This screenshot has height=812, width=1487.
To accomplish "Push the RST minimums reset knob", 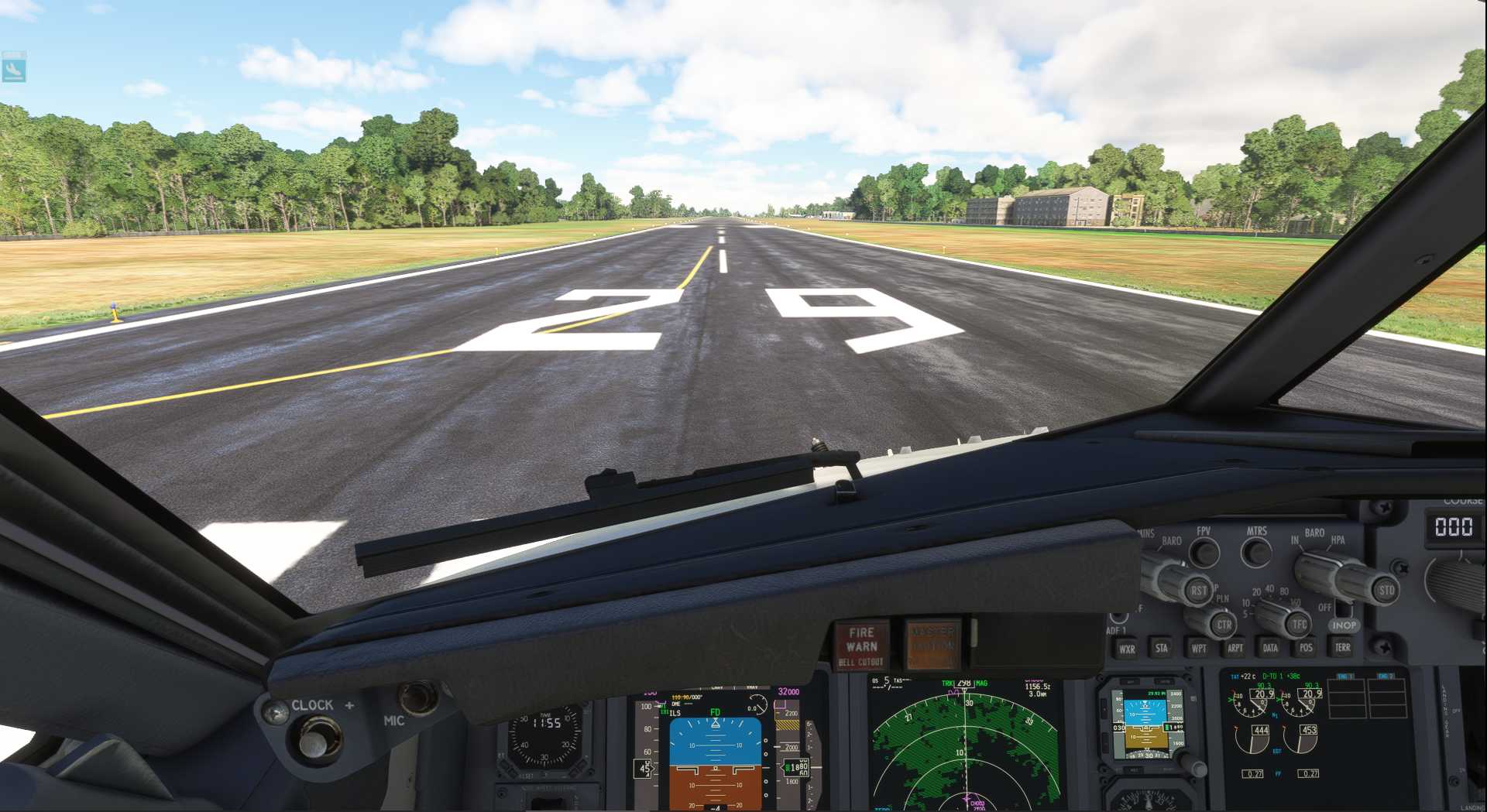I will click(x=1197, y=591).
